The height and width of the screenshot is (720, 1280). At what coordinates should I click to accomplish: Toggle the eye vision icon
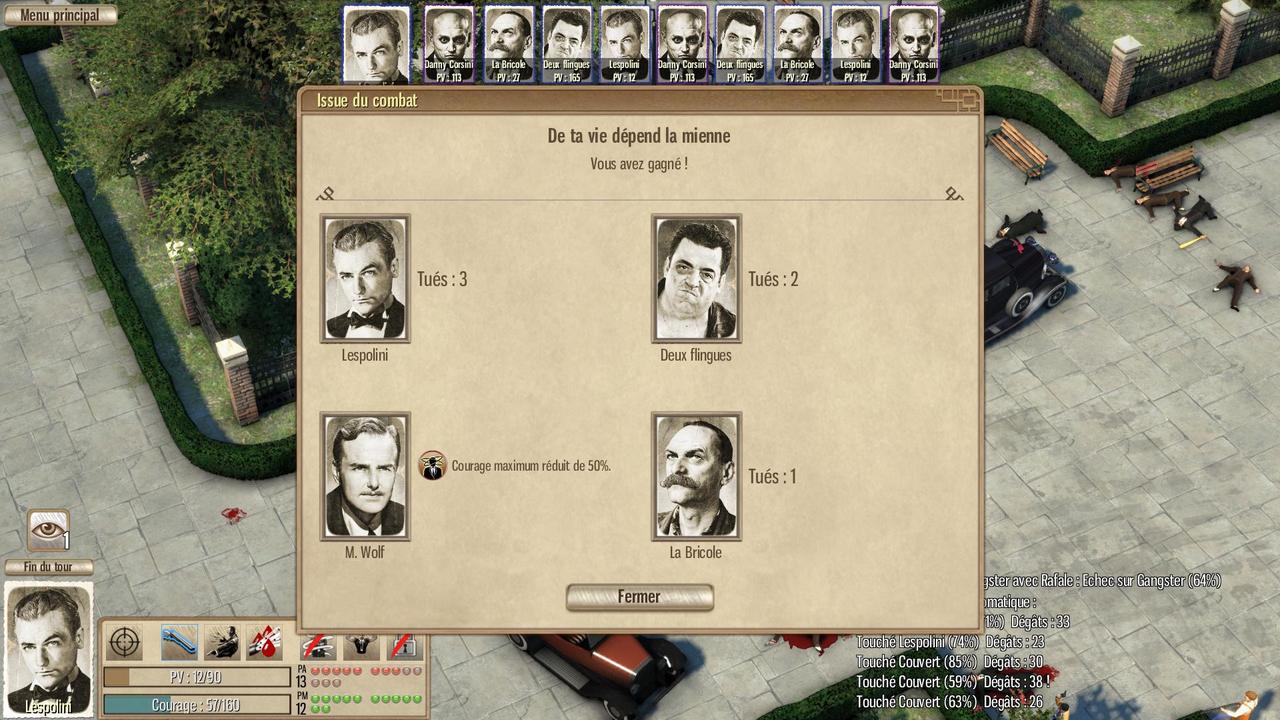click(x=48, y=530)
